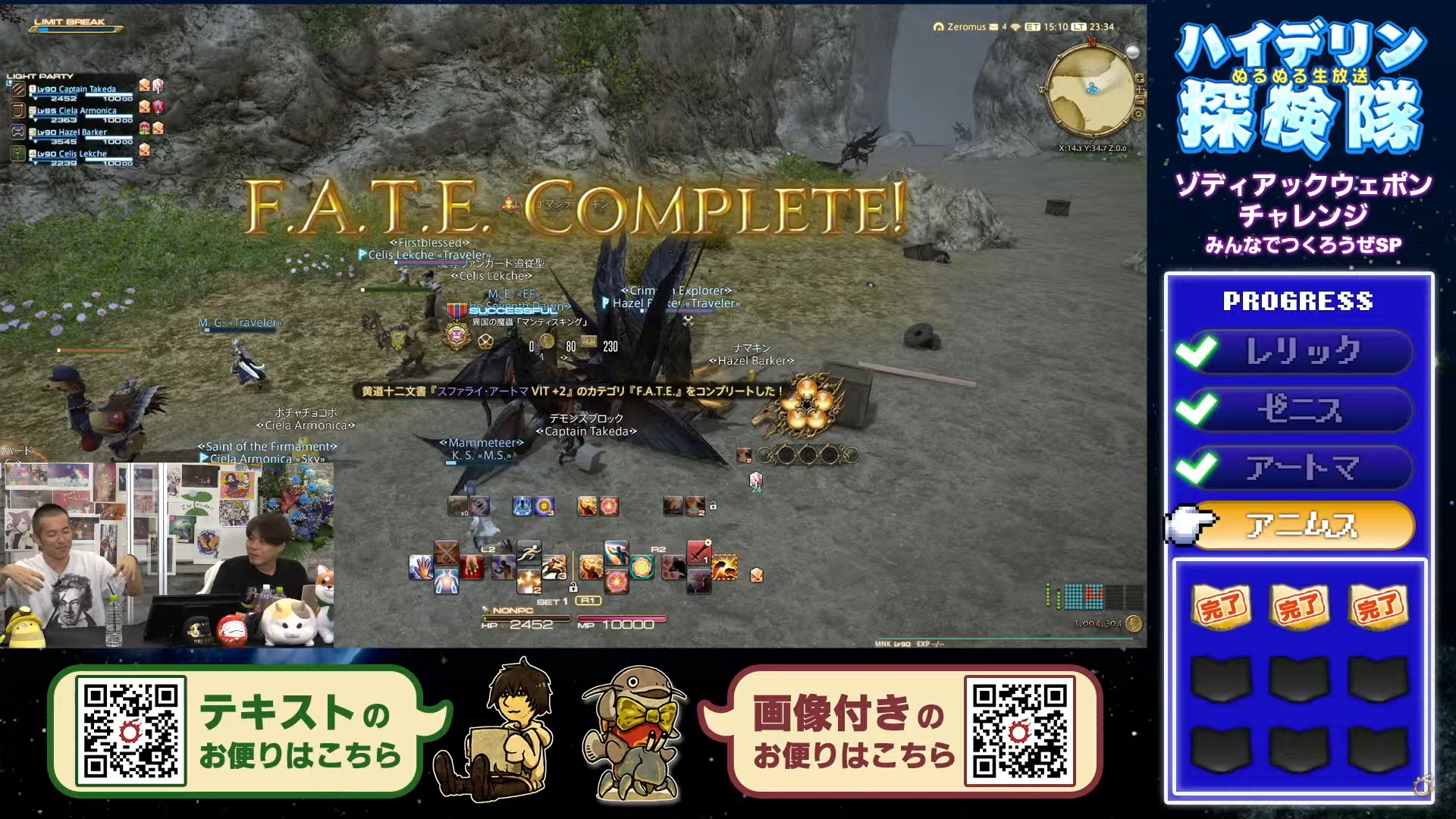
Task: Click the round button atop the minimap
Action: 1133,52
